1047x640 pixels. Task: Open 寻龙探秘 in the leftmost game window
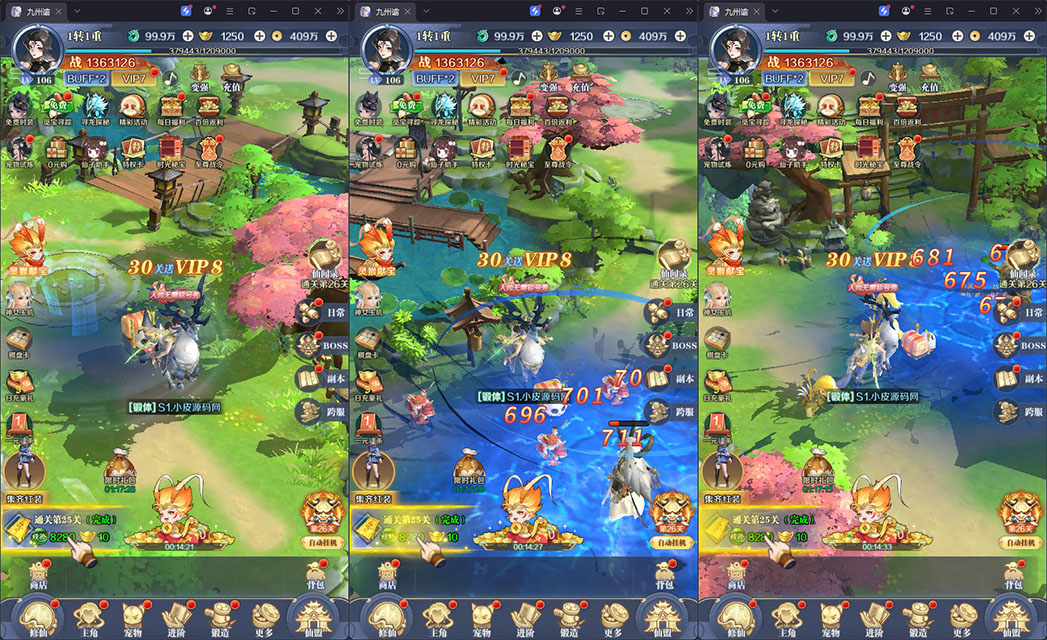97,108
